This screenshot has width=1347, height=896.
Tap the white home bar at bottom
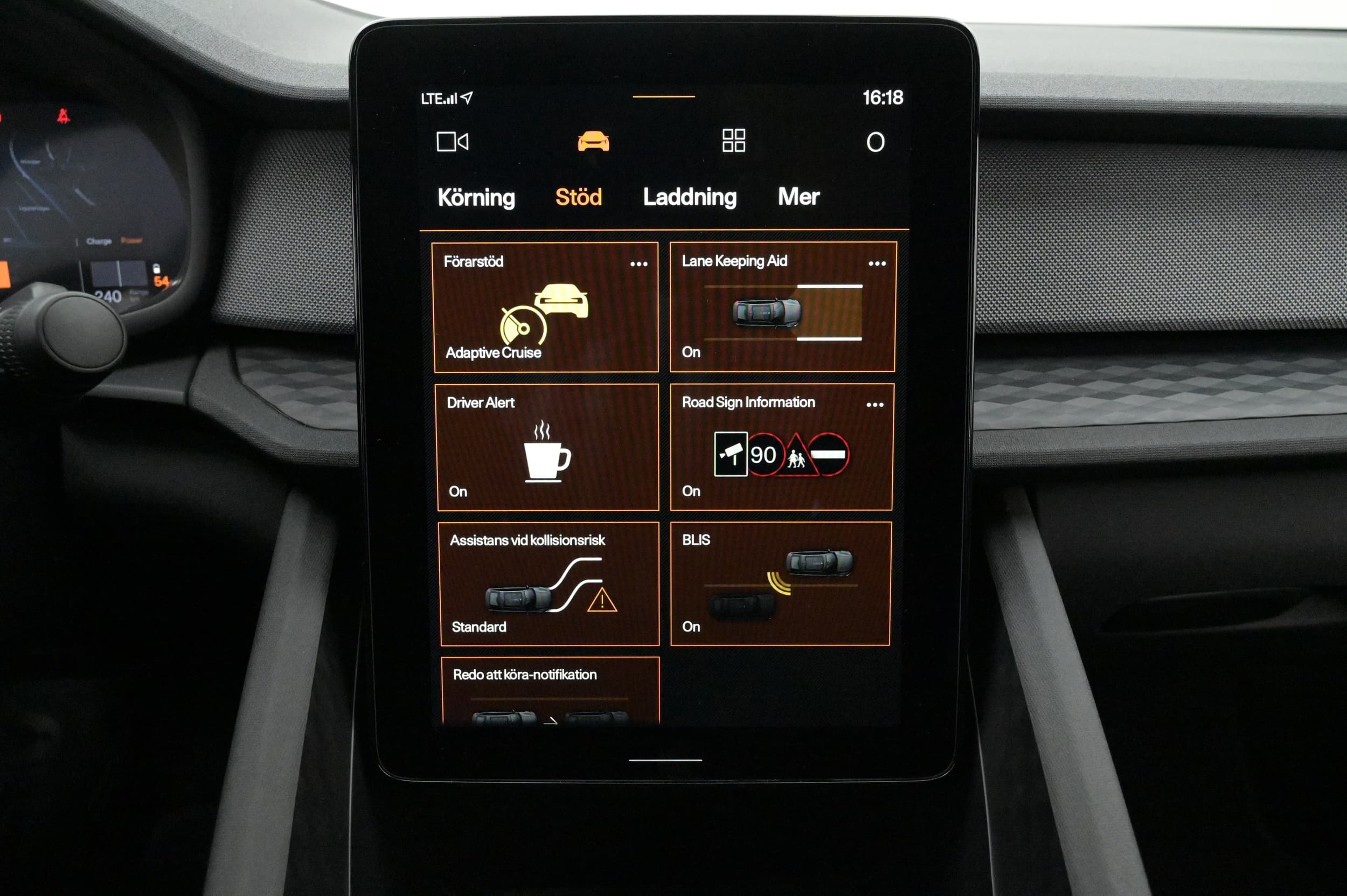(665, 760)
